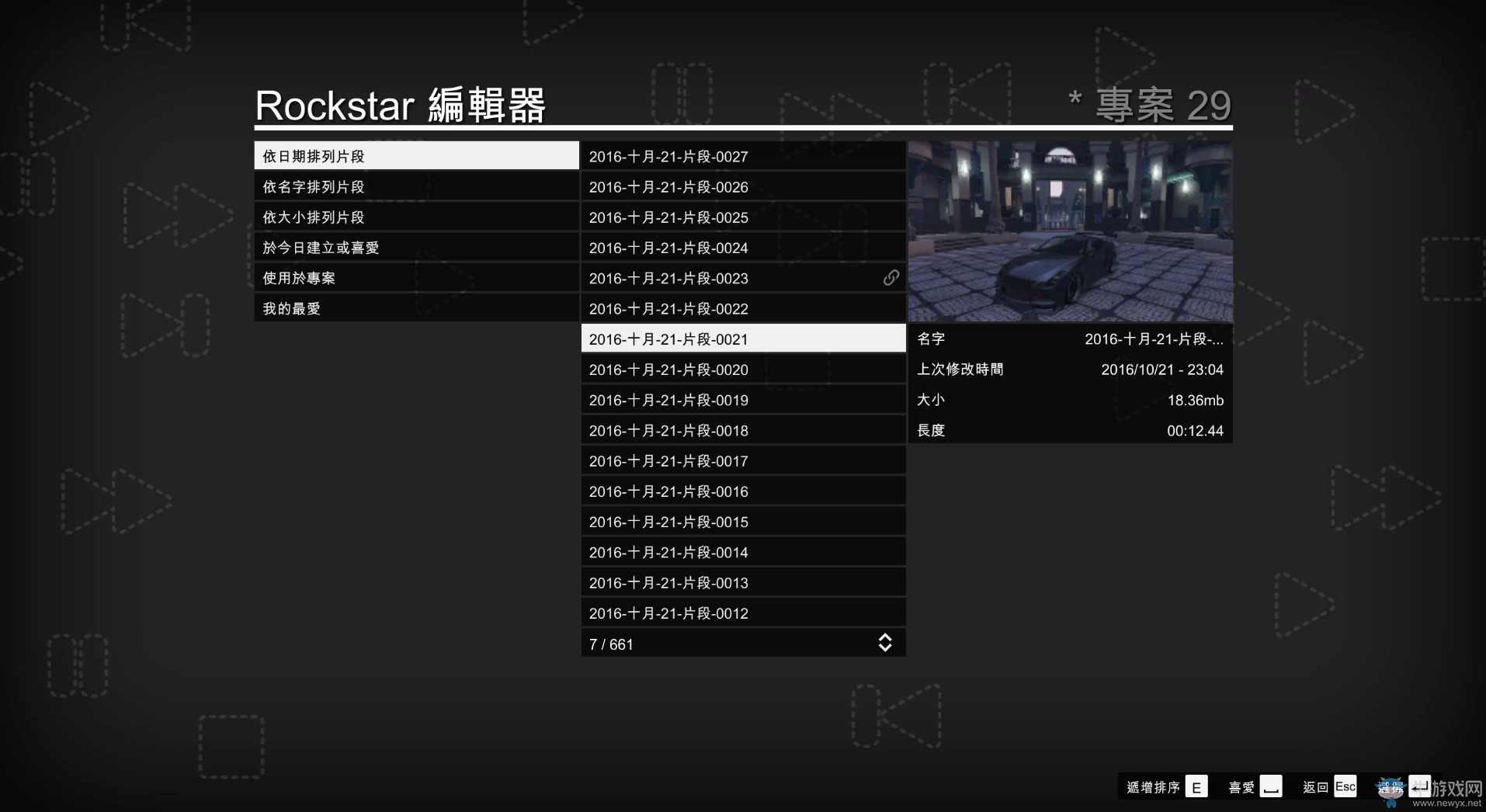Click the video preview thumbnail
The image size is (1486, 812).
[1070, 231]
